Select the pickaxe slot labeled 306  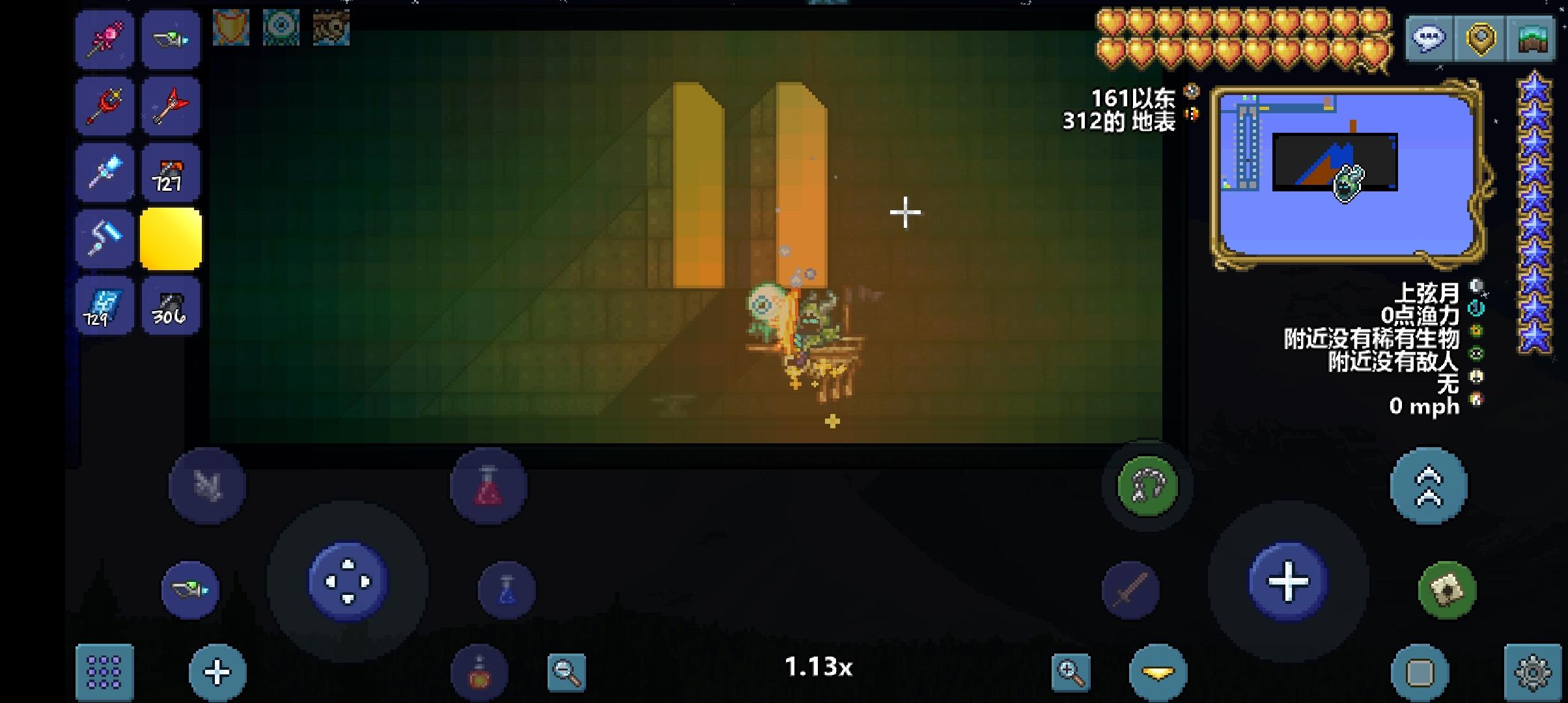(171, 305)
